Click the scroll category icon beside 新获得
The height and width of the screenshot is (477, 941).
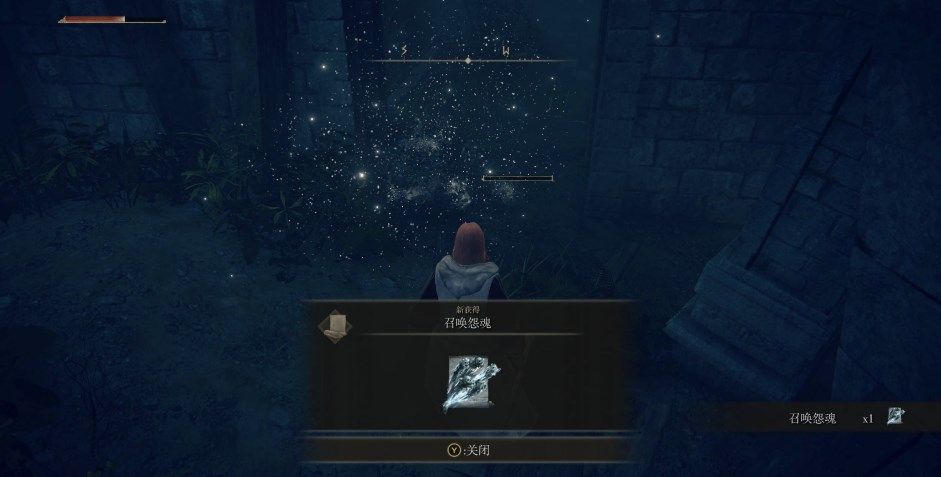[334, 327]
